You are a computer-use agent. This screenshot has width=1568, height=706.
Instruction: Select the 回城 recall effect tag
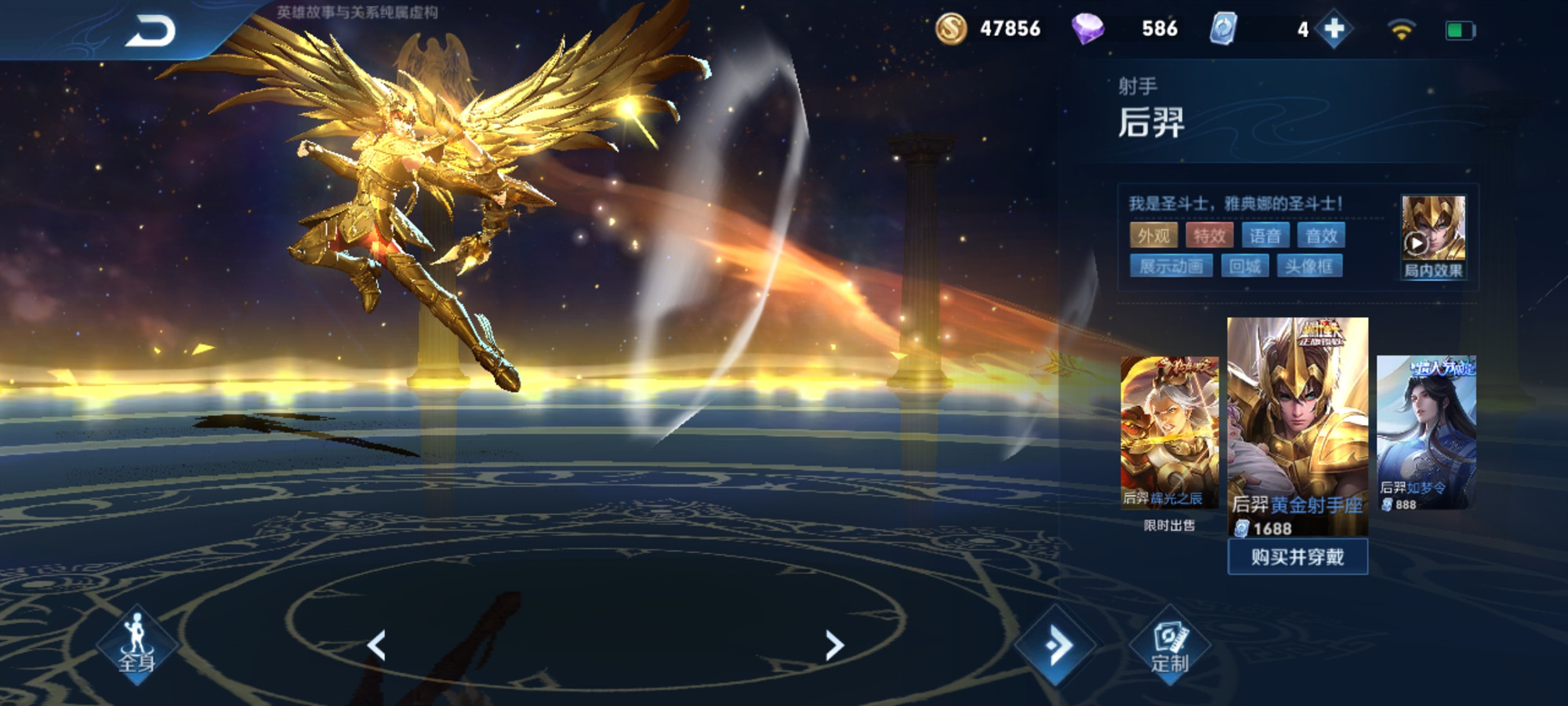click(1244, 267)
